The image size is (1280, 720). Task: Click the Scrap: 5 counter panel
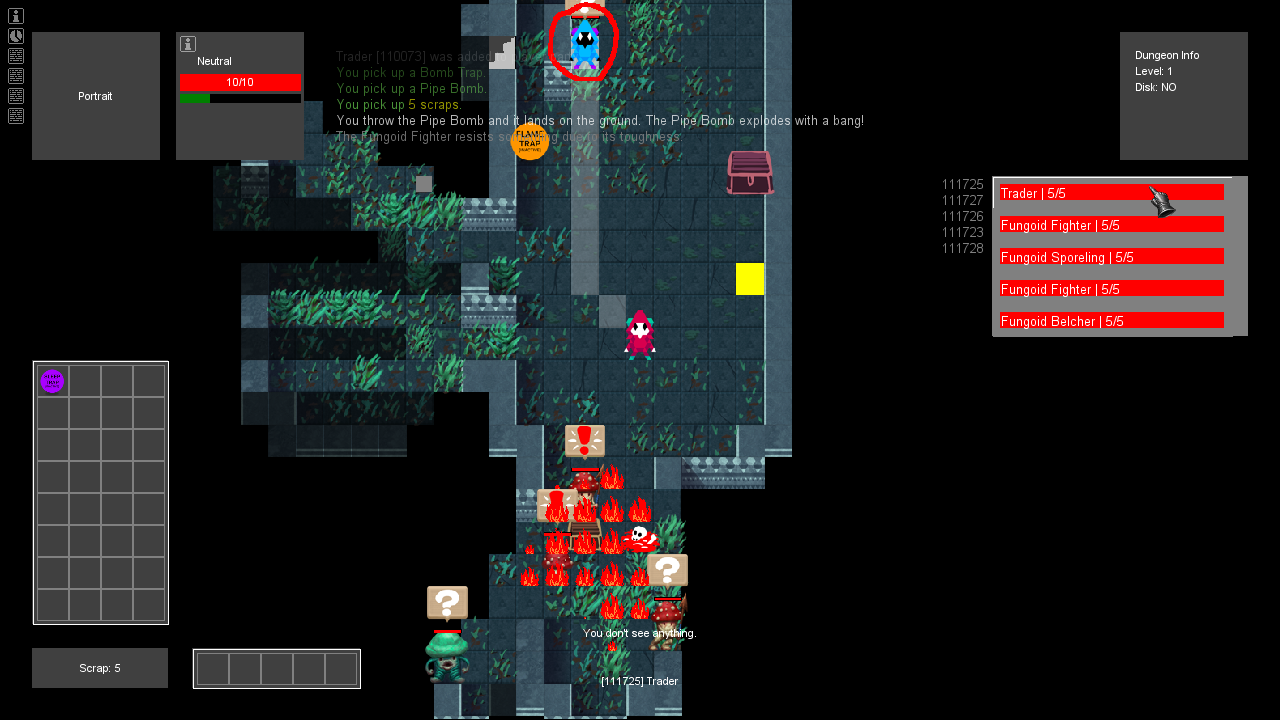[x=99, y=668]
